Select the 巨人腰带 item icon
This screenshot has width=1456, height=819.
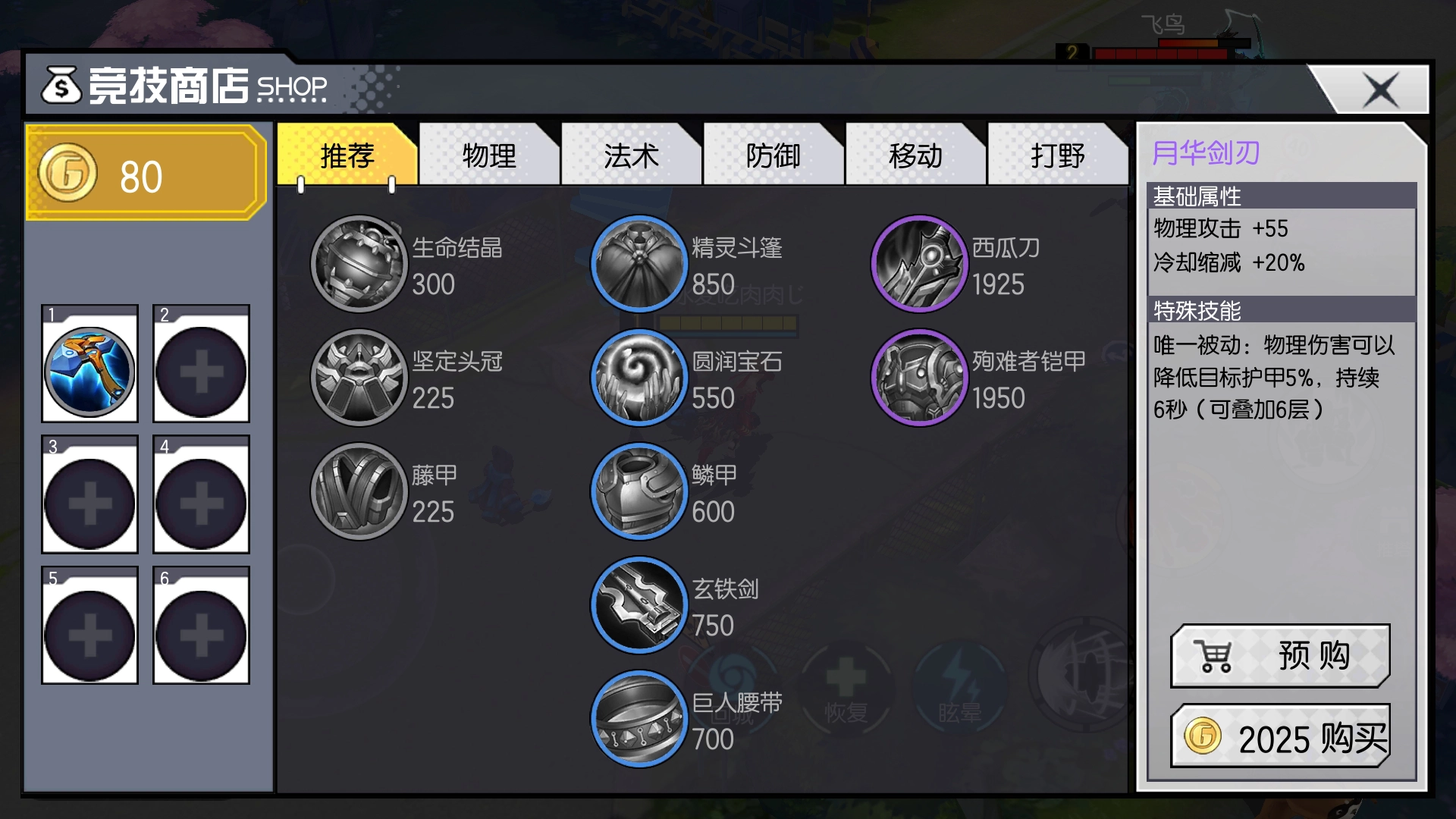(639, 720)
